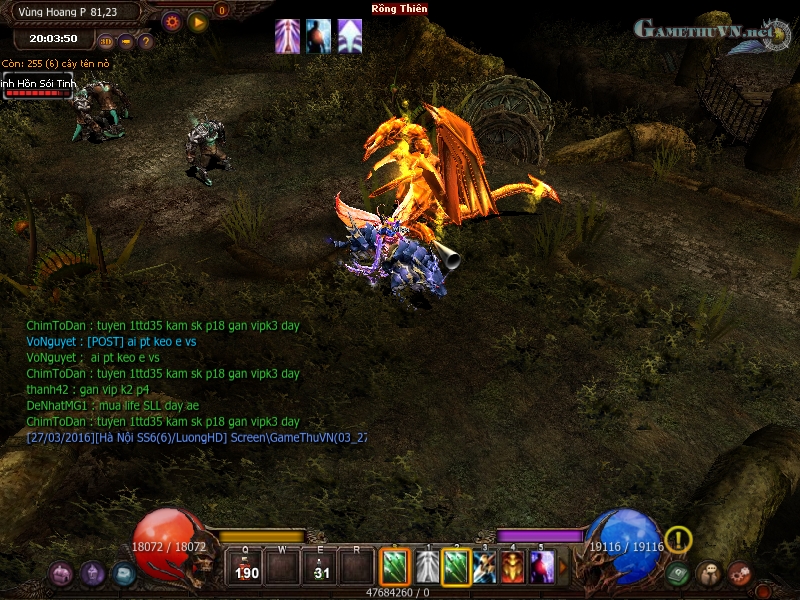This screenshot has height=600, width=800.
Task: Toggle the 3D view button
Action: pos(107,42)
